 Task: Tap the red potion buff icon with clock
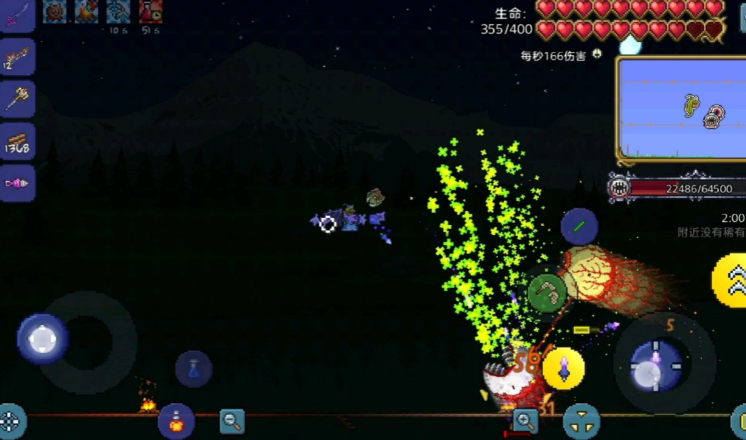click(x=151, y=11)
